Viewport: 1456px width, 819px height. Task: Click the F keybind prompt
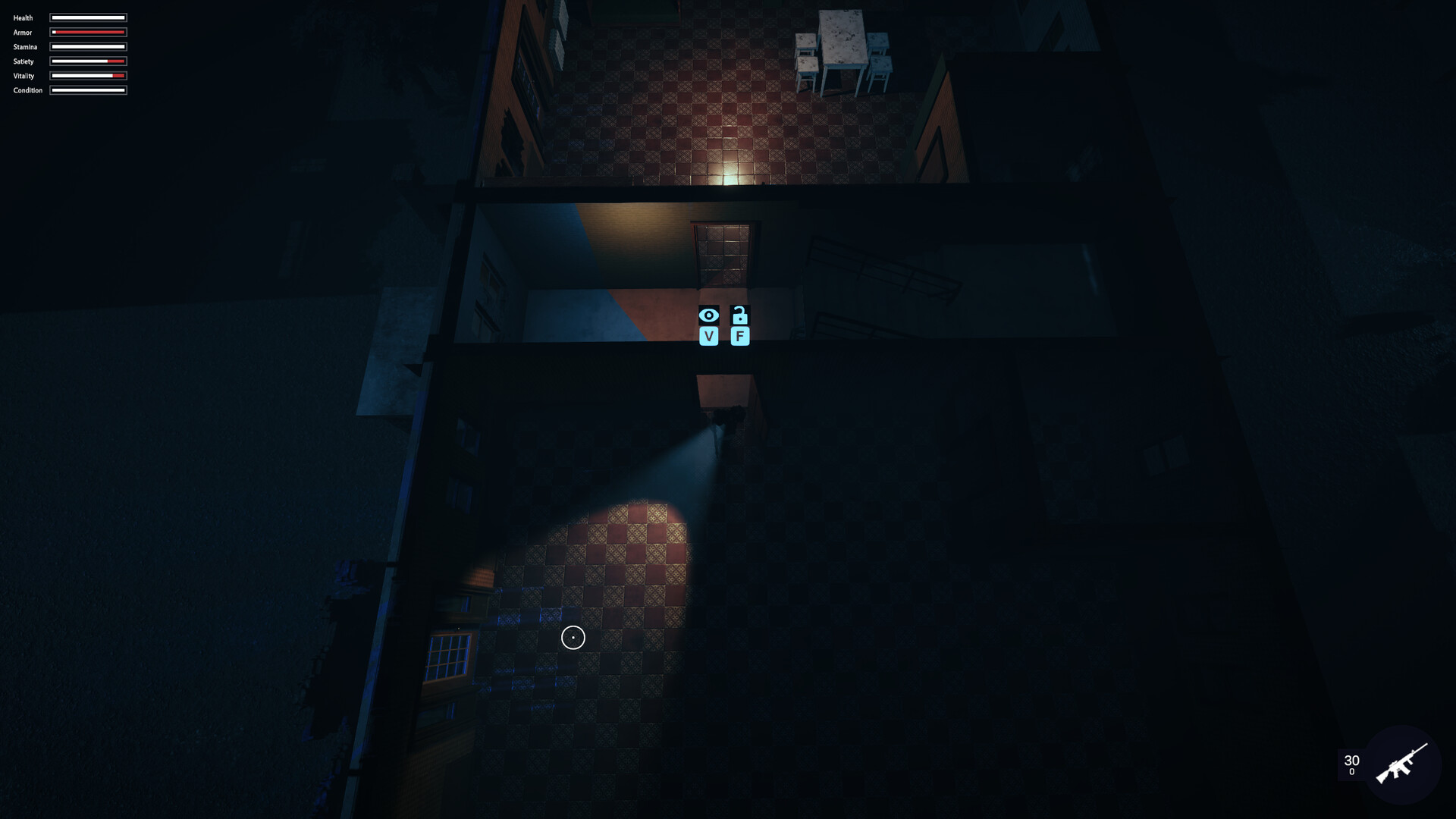[x=739, y=336]
